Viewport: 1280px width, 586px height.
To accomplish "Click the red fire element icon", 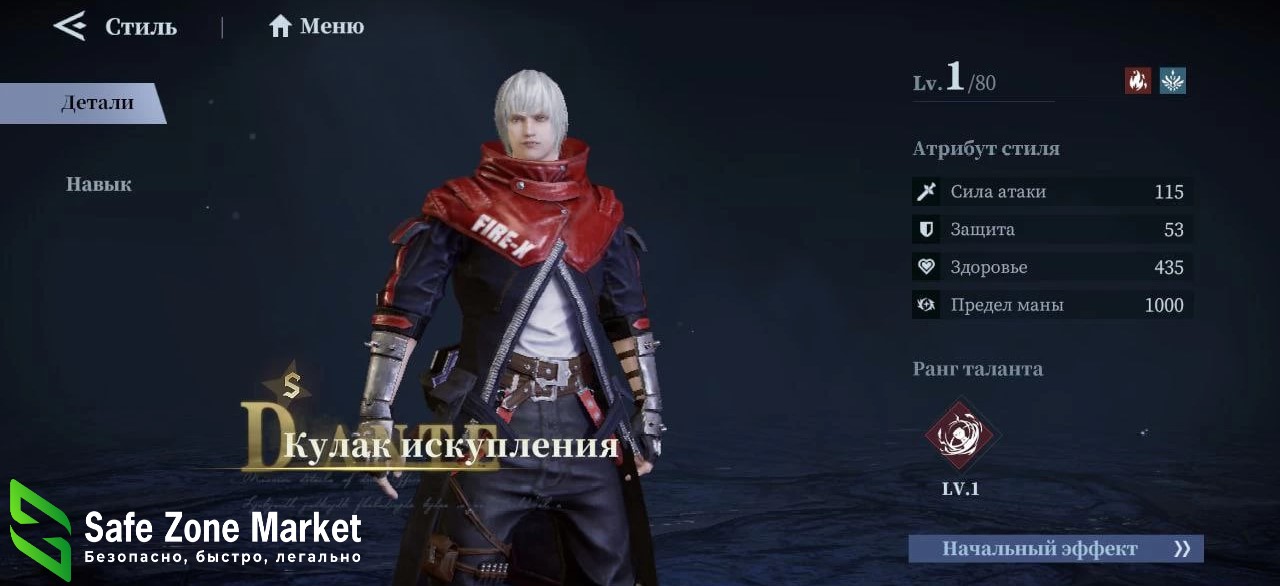I will coord(1138,81).
